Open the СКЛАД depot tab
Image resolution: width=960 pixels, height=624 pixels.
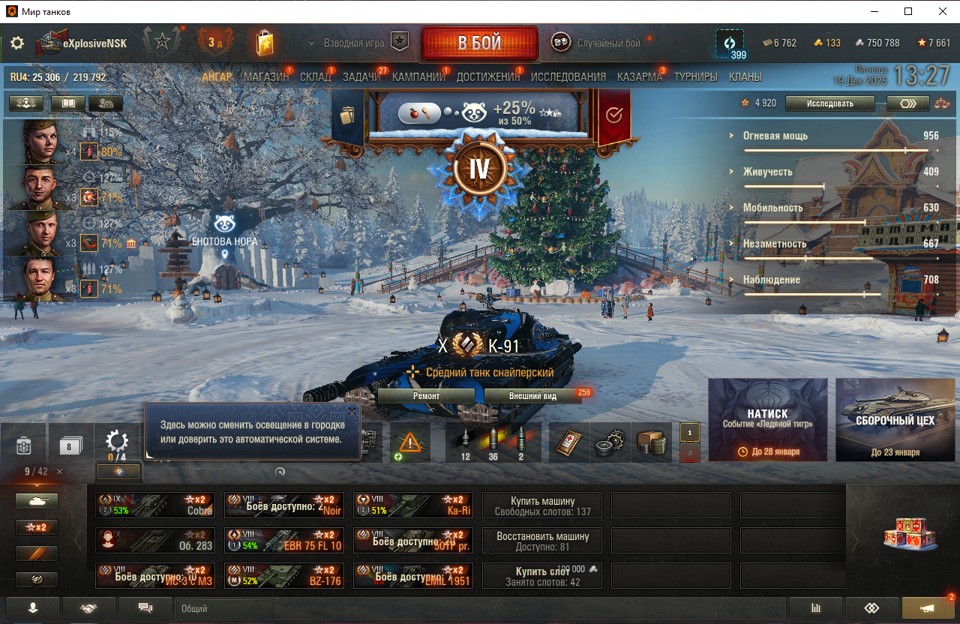[x=316, y=77]
